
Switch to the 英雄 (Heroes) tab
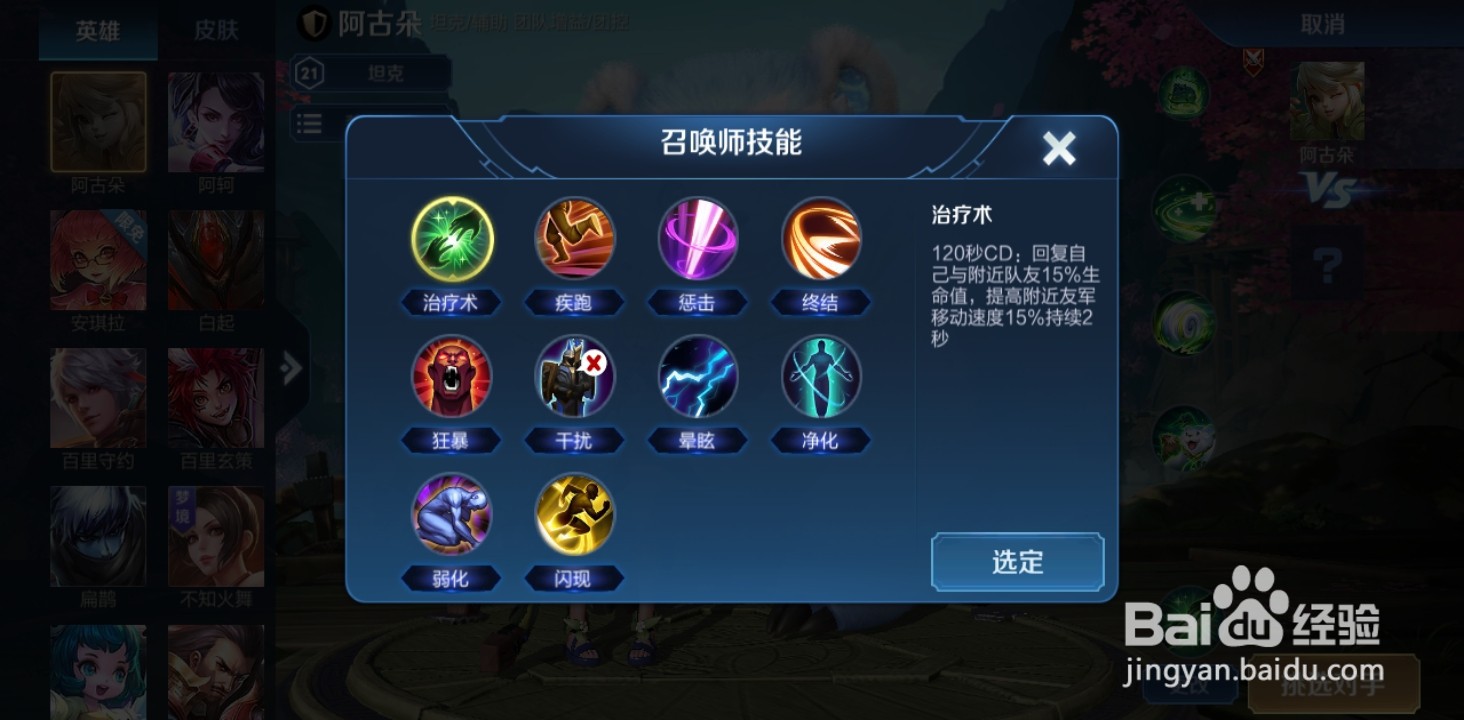tap(97, 31)
